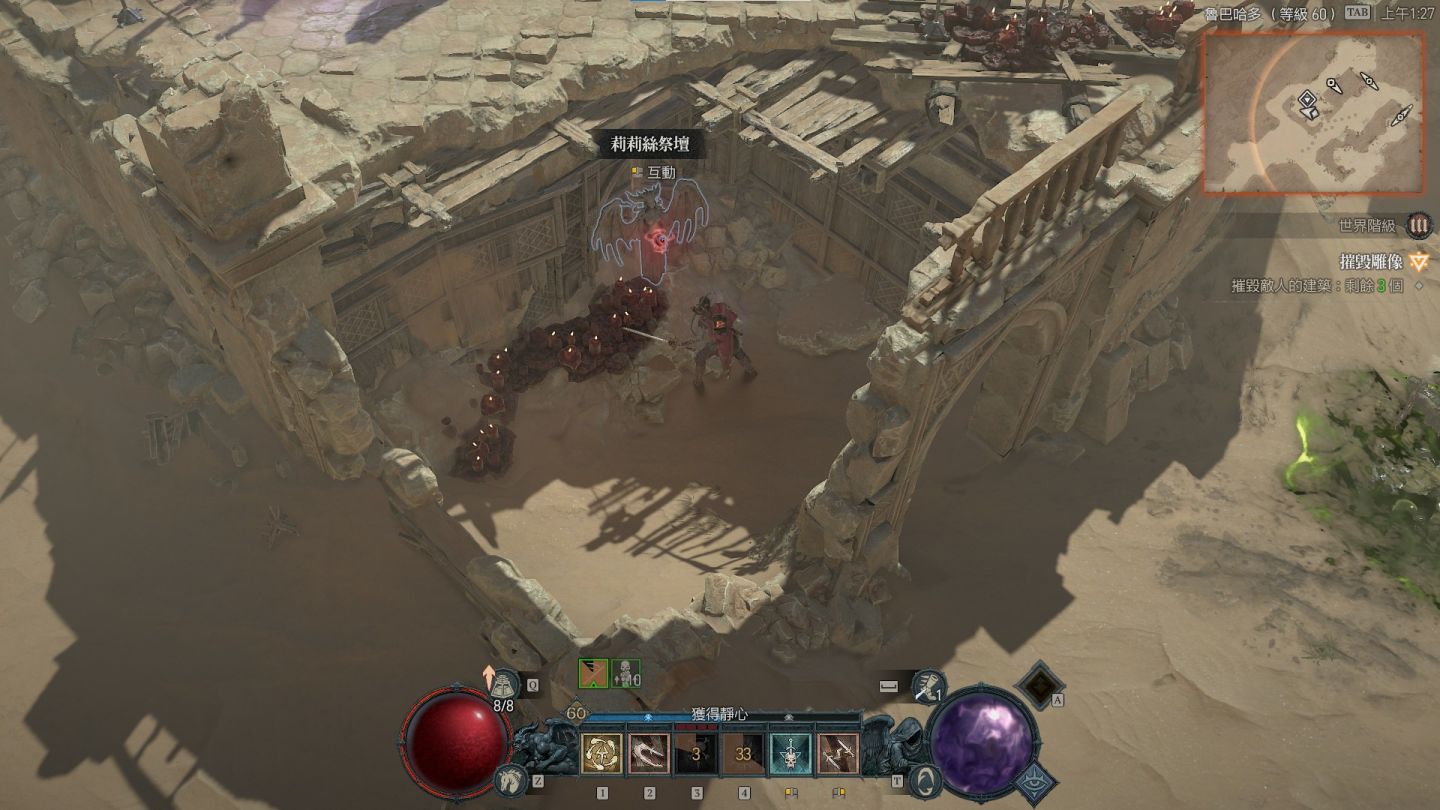Select the skill slot with 33 cooldown
The image size is (1440, 810).
(x=744, y=753)
